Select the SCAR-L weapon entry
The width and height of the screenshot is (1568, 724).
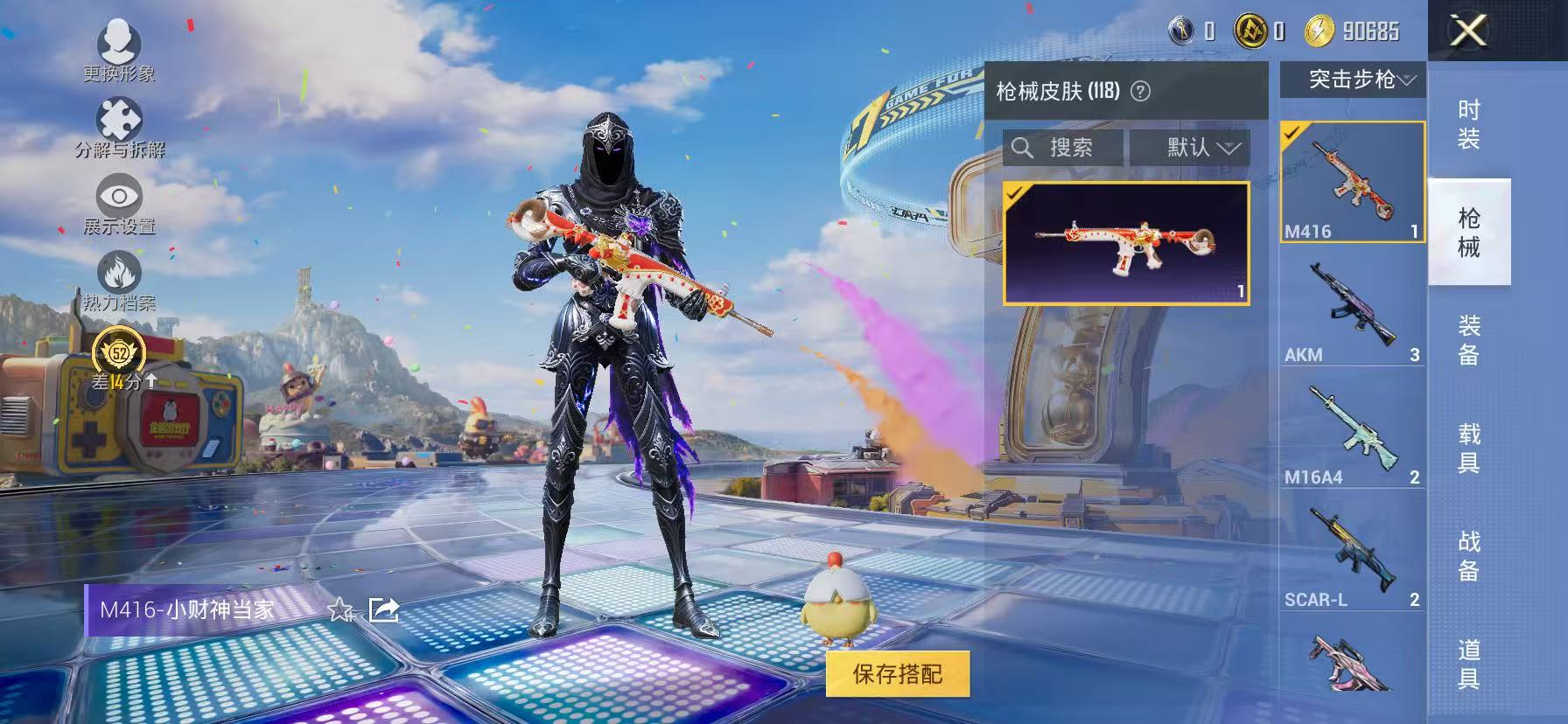pos(1352,551)
